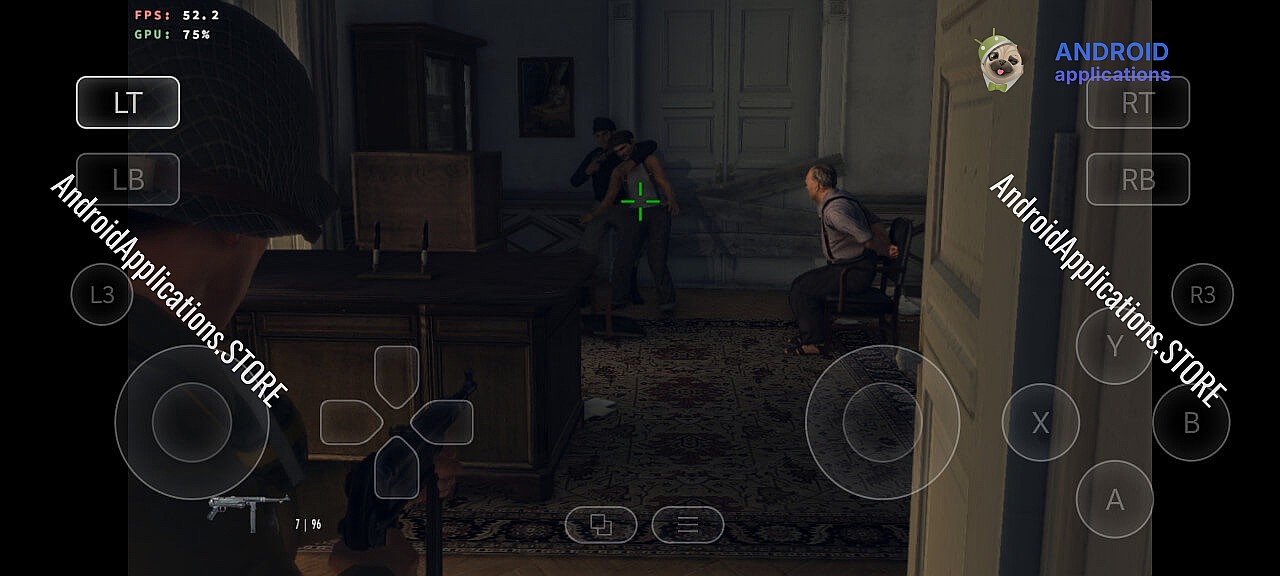Click the Android Applications pug logo
The image size is (1280, 576).
(x=999, y=62)
